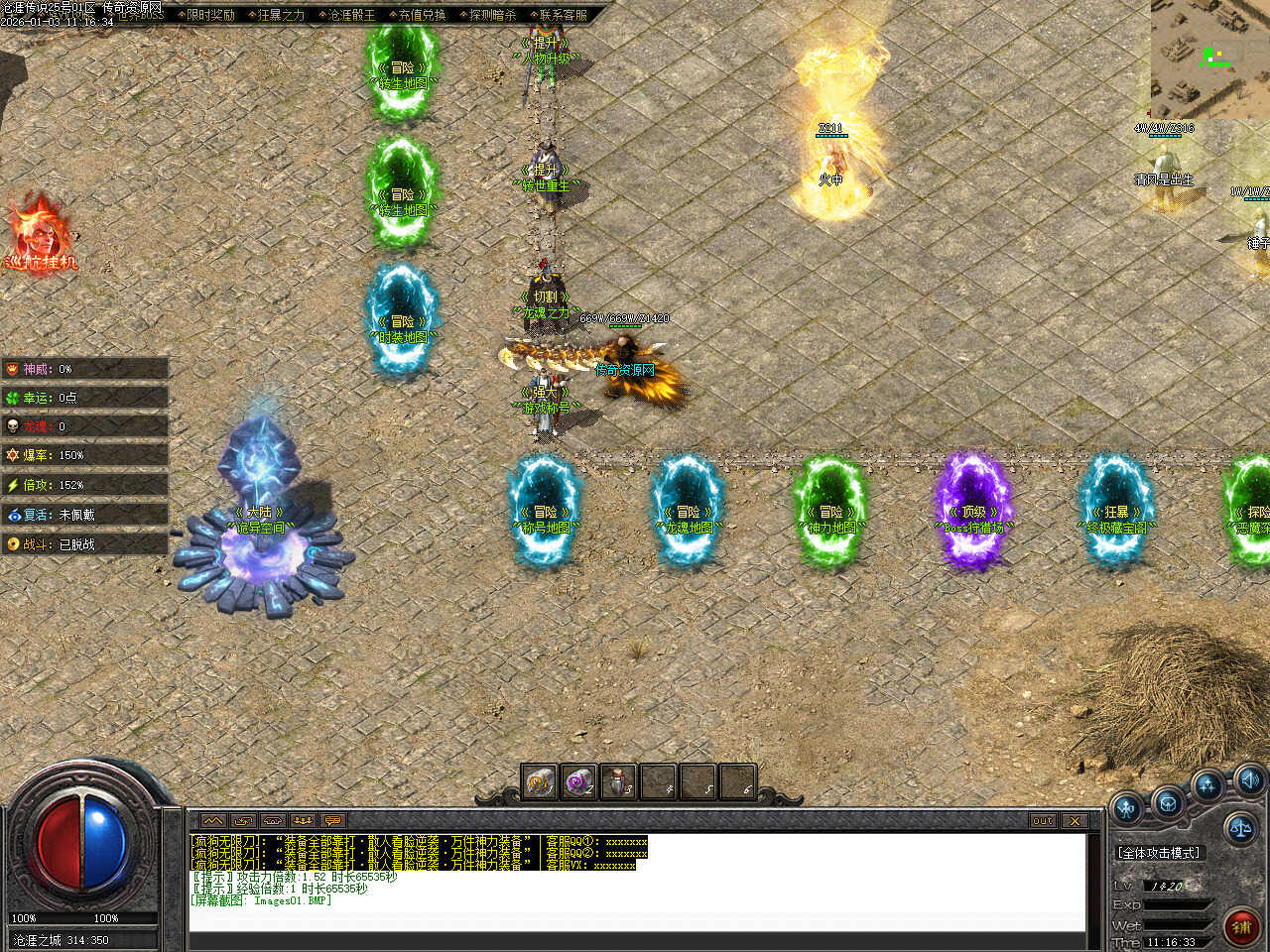Viewport: 1270px width, 952px height.
Task: Contact support via 联系客服
Action: click(x=563, y=15)
